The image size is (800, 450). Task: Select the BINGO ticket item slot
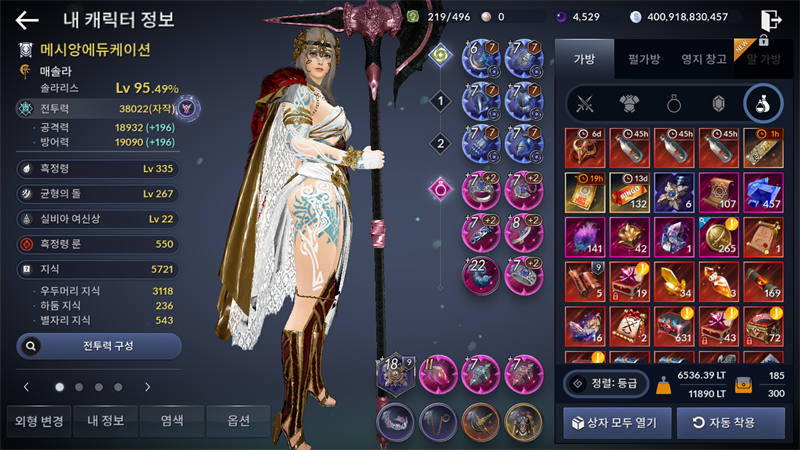[629, 193]
